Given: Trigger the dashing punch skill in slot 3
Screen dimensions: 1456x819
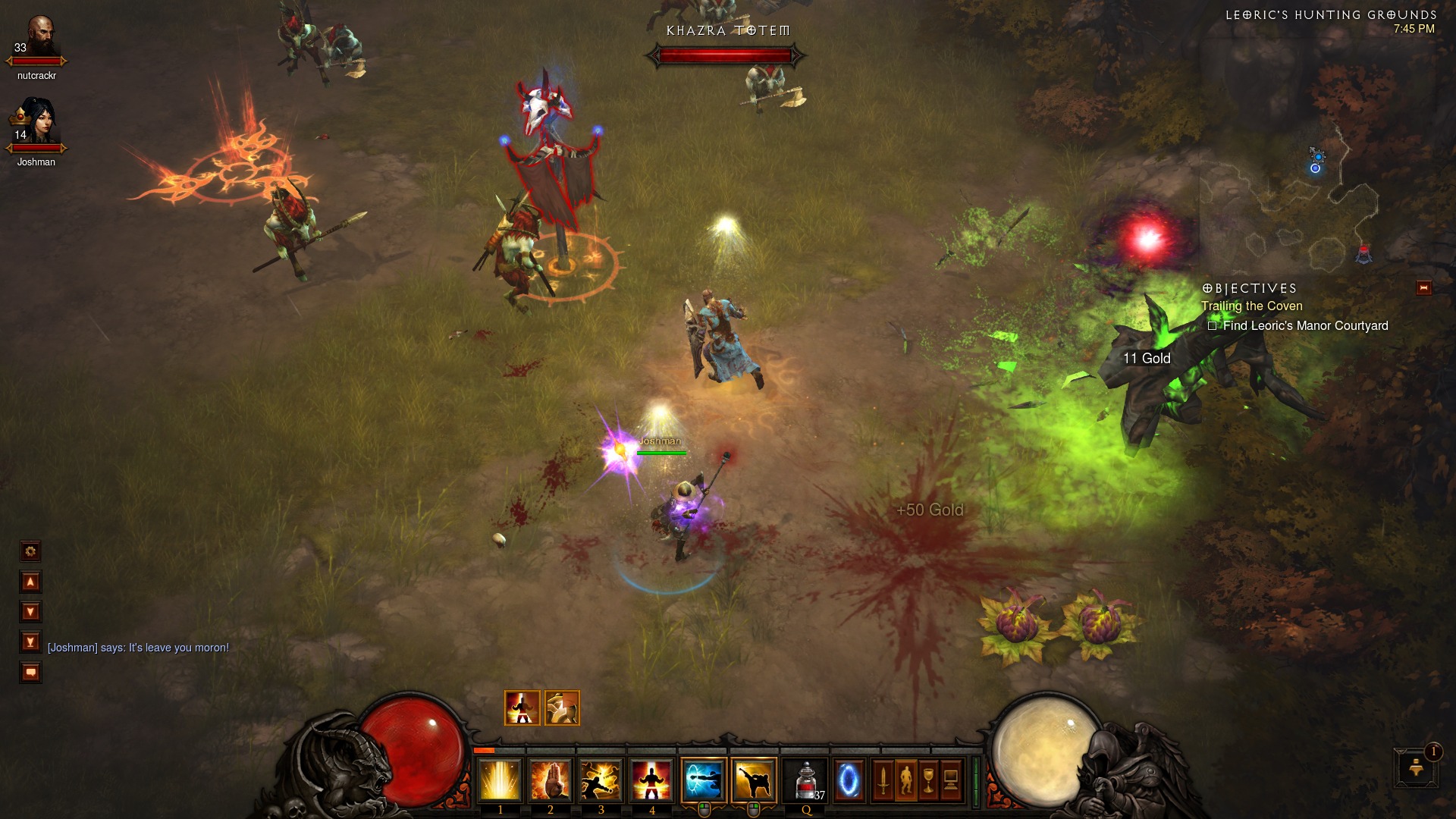Looking at the screenshot, I should 601,780.
